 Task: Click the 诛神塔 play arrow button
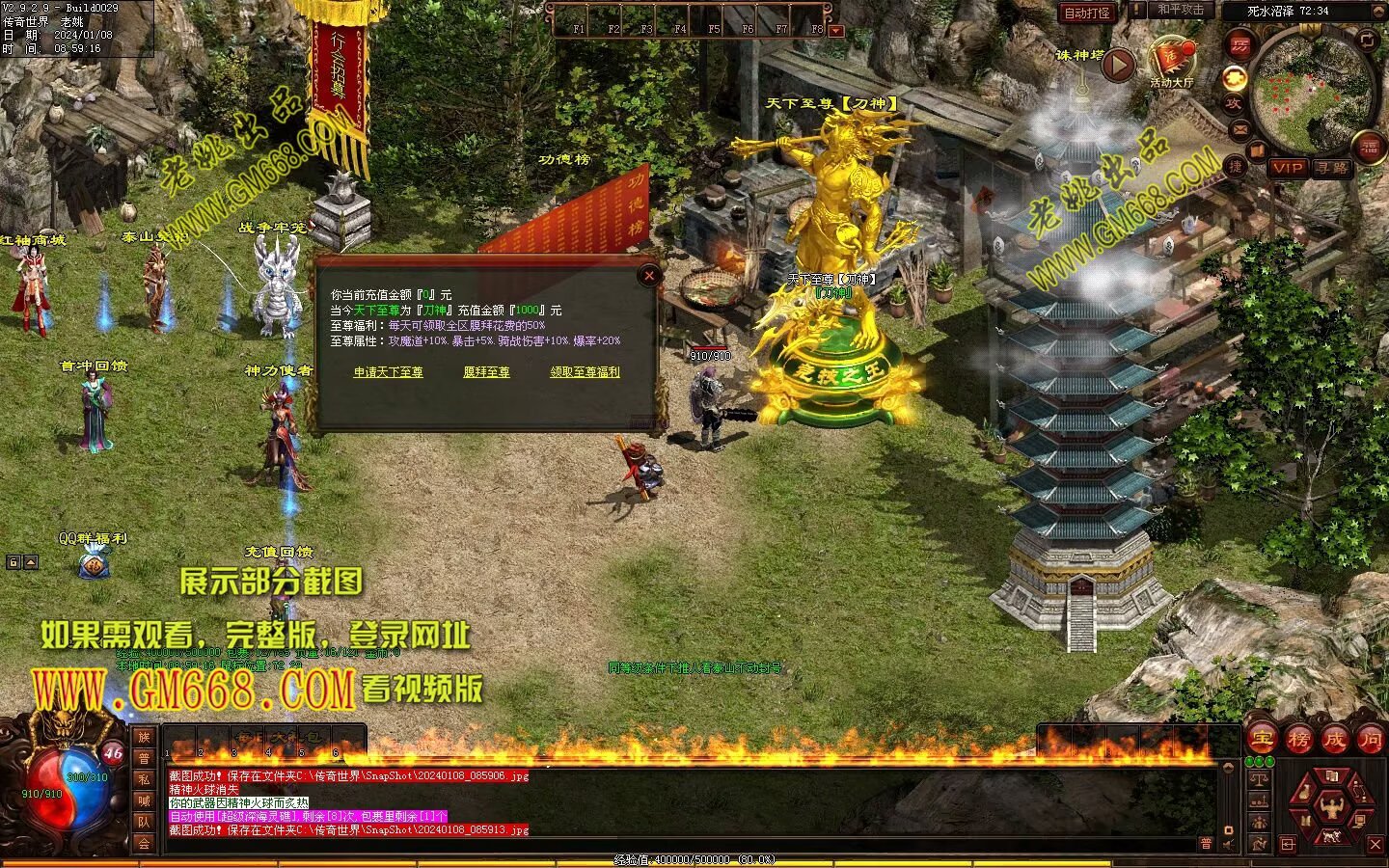(x=1119, y=66)
